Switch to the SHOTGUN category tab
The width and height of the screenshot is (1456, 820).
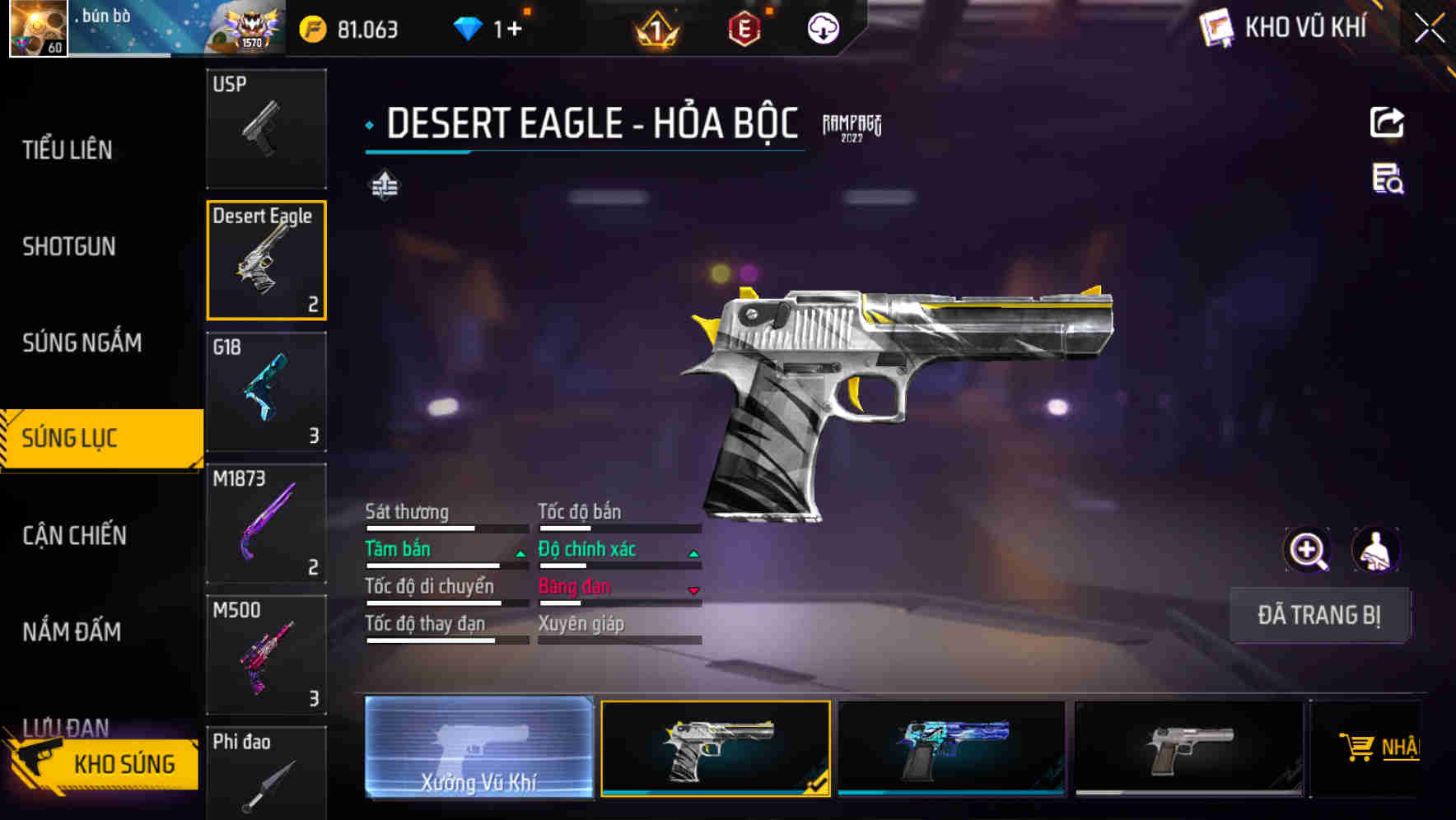point(70,246)
